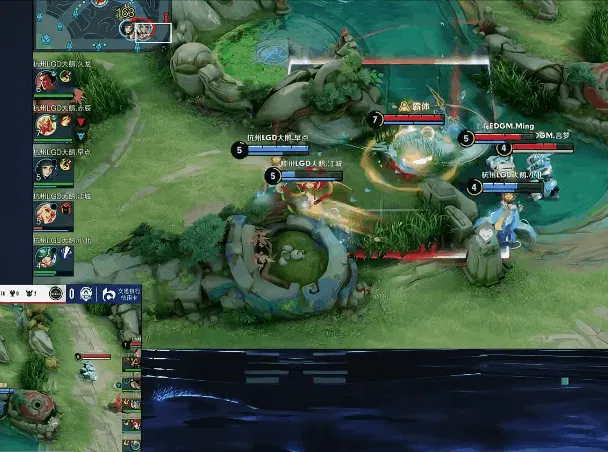Spectate 杭州LGD大鹅.早点 via sidebar portrait
Screen dimensions: 608x452
coord(46,170)
